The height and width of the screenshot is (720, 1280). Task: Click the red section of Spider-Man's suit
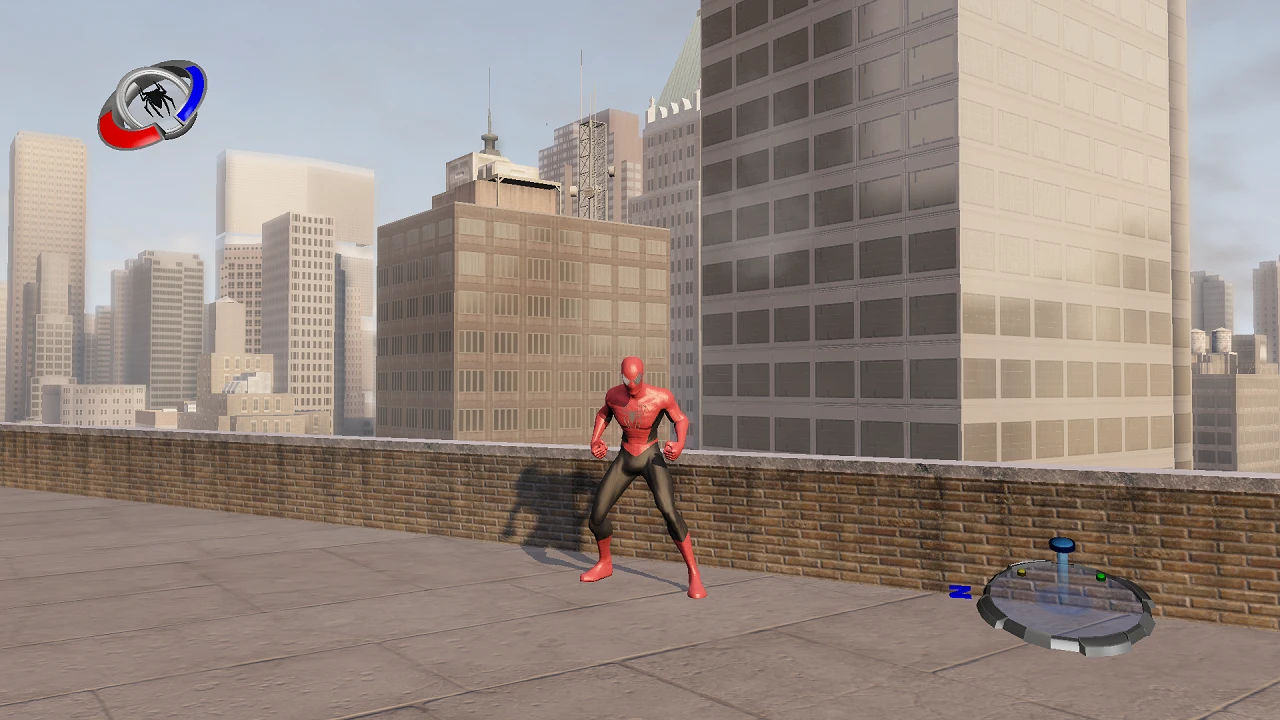coord(638,415)
